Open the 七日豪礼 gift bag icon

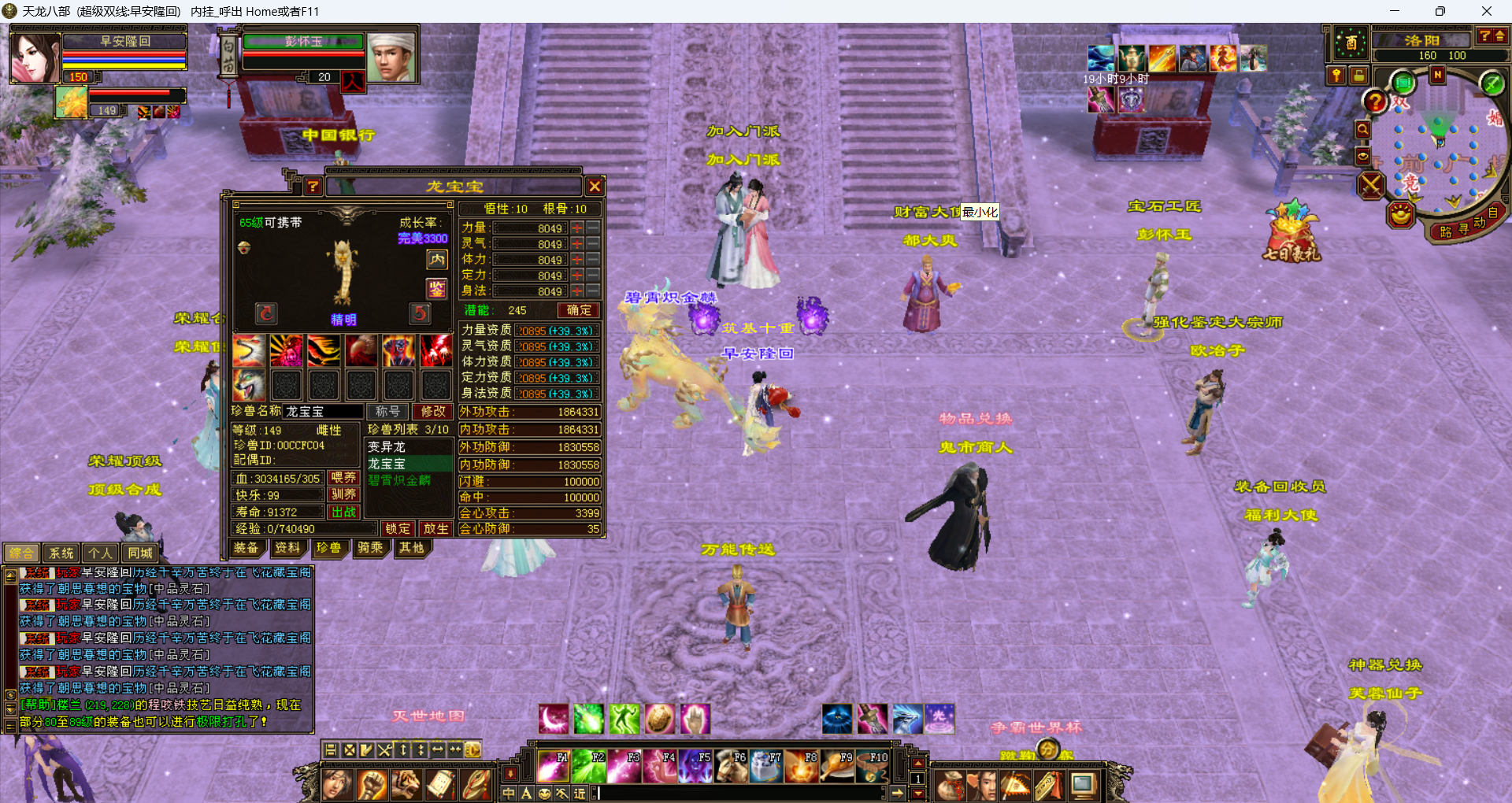point(1291,232)
